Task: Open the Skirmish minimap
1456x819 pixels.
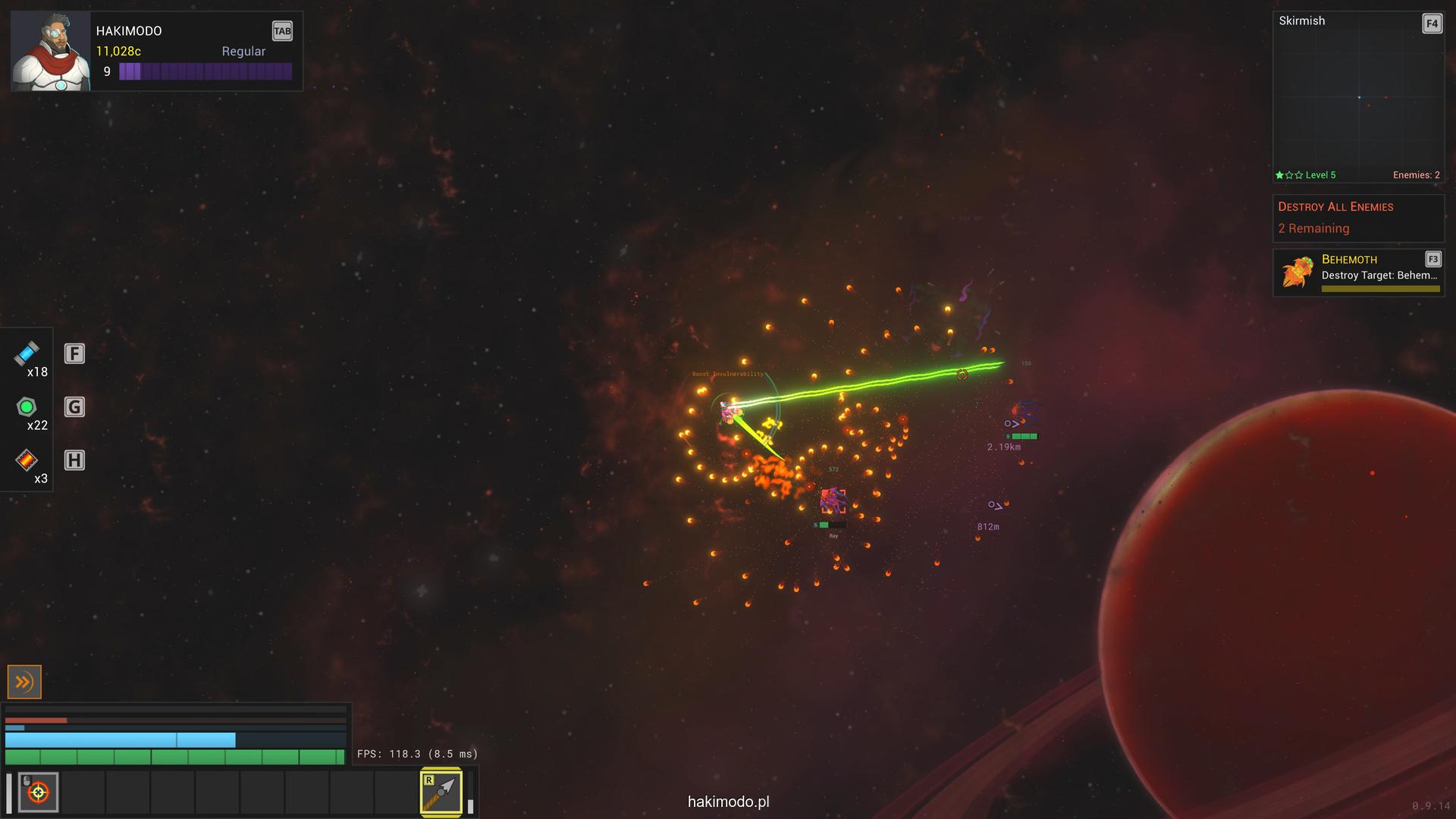Action: coord(1357,97)
